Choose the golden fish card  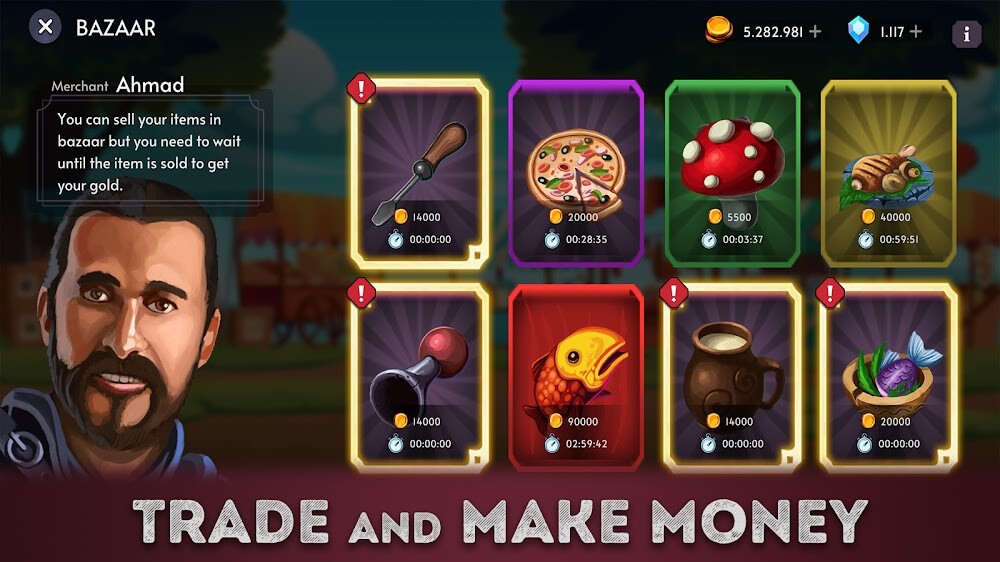coord(575,377)
